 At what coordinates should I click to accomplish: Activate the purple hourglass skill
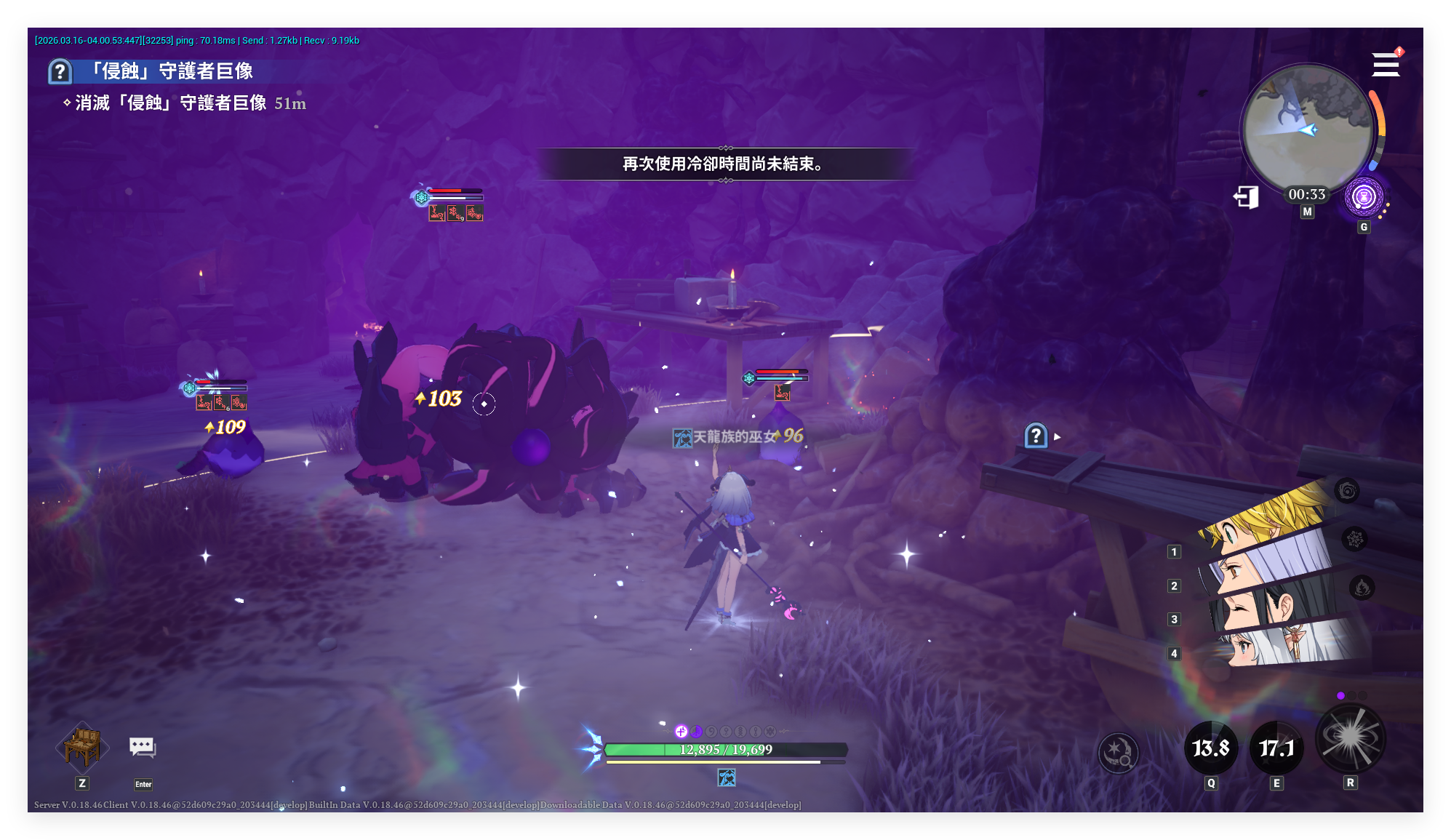[1364, 197]
